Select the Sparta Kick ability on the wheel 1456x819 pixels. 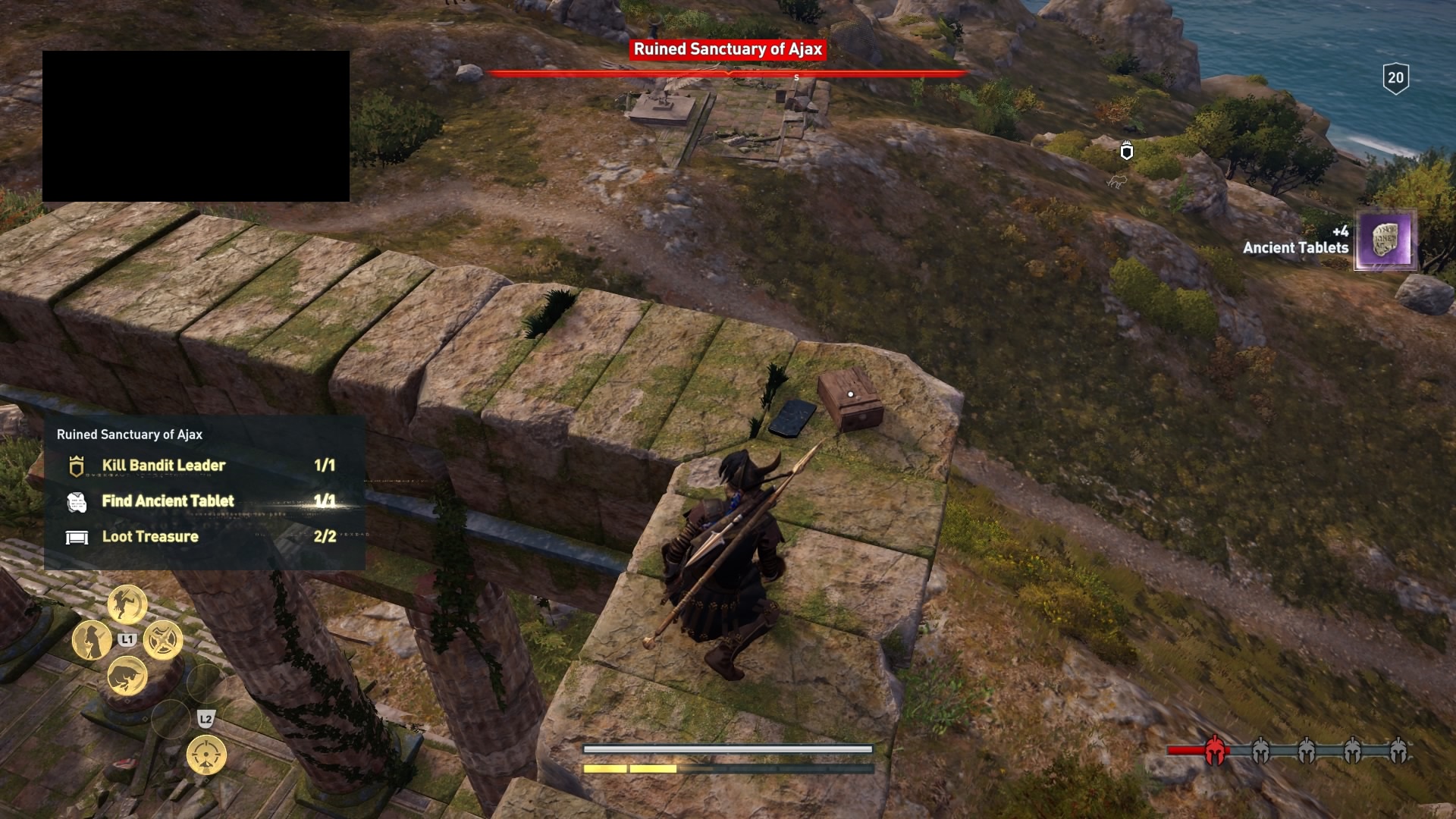[x=128, y=604]
